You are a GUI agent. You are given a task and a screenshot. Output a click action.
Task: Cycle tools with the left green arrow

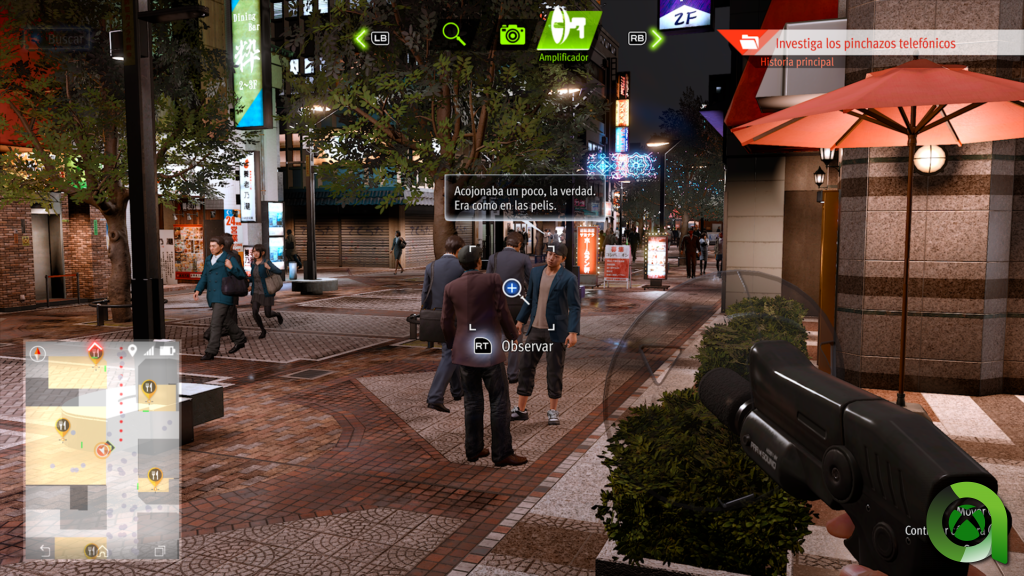point(361,38)
